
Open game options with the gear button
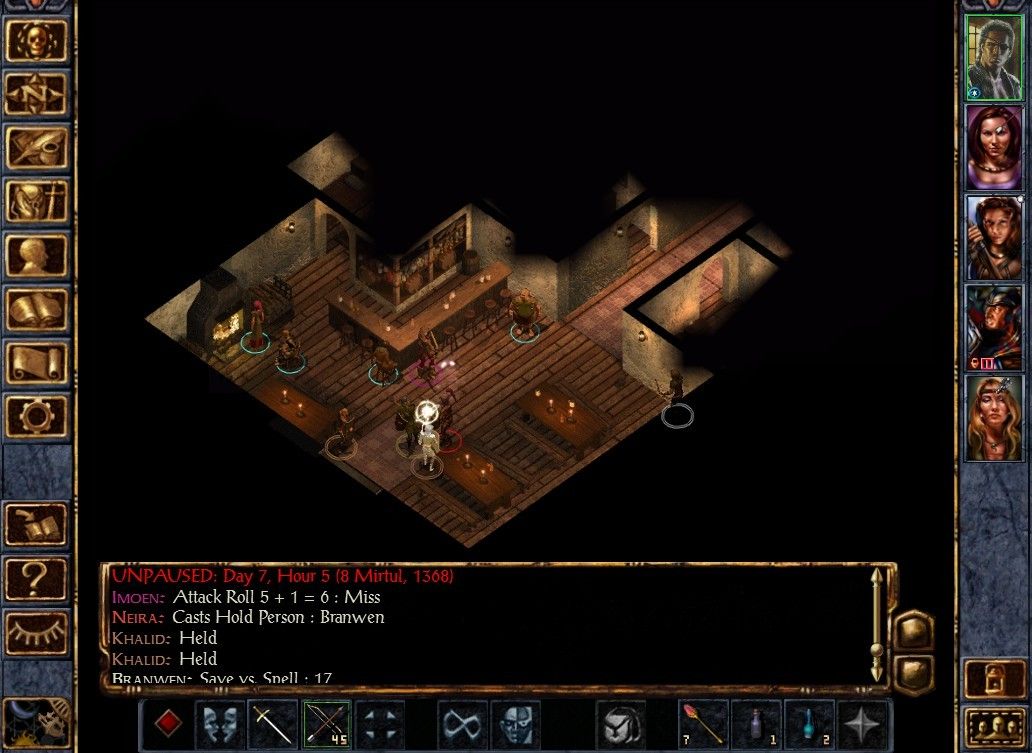click(37, 414)
